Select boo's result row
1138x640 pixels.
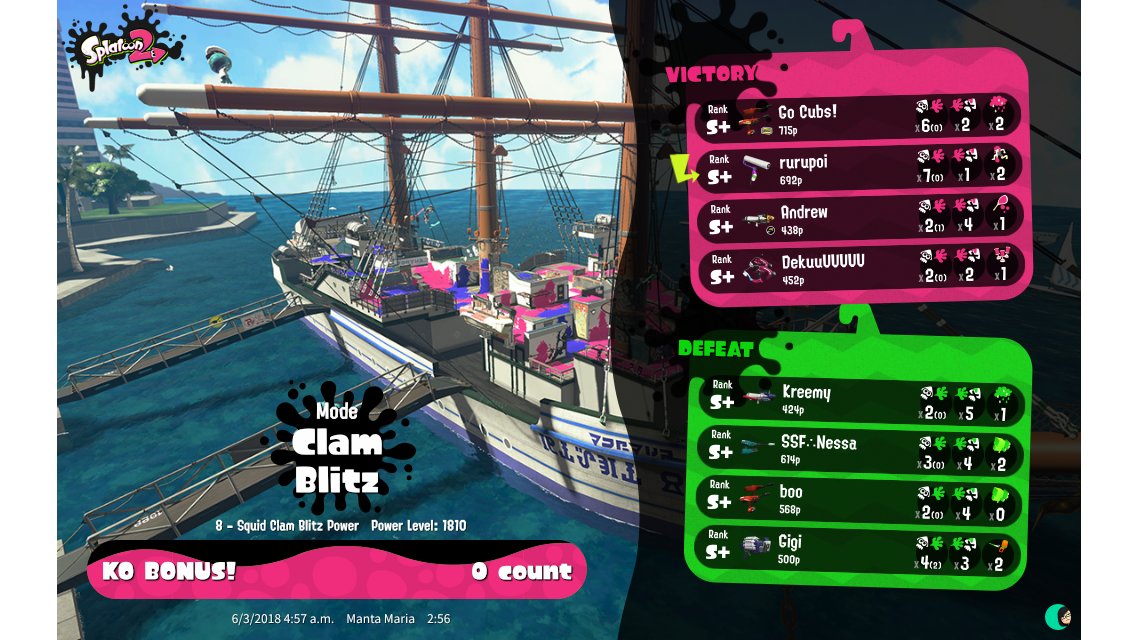coord(860,498)
